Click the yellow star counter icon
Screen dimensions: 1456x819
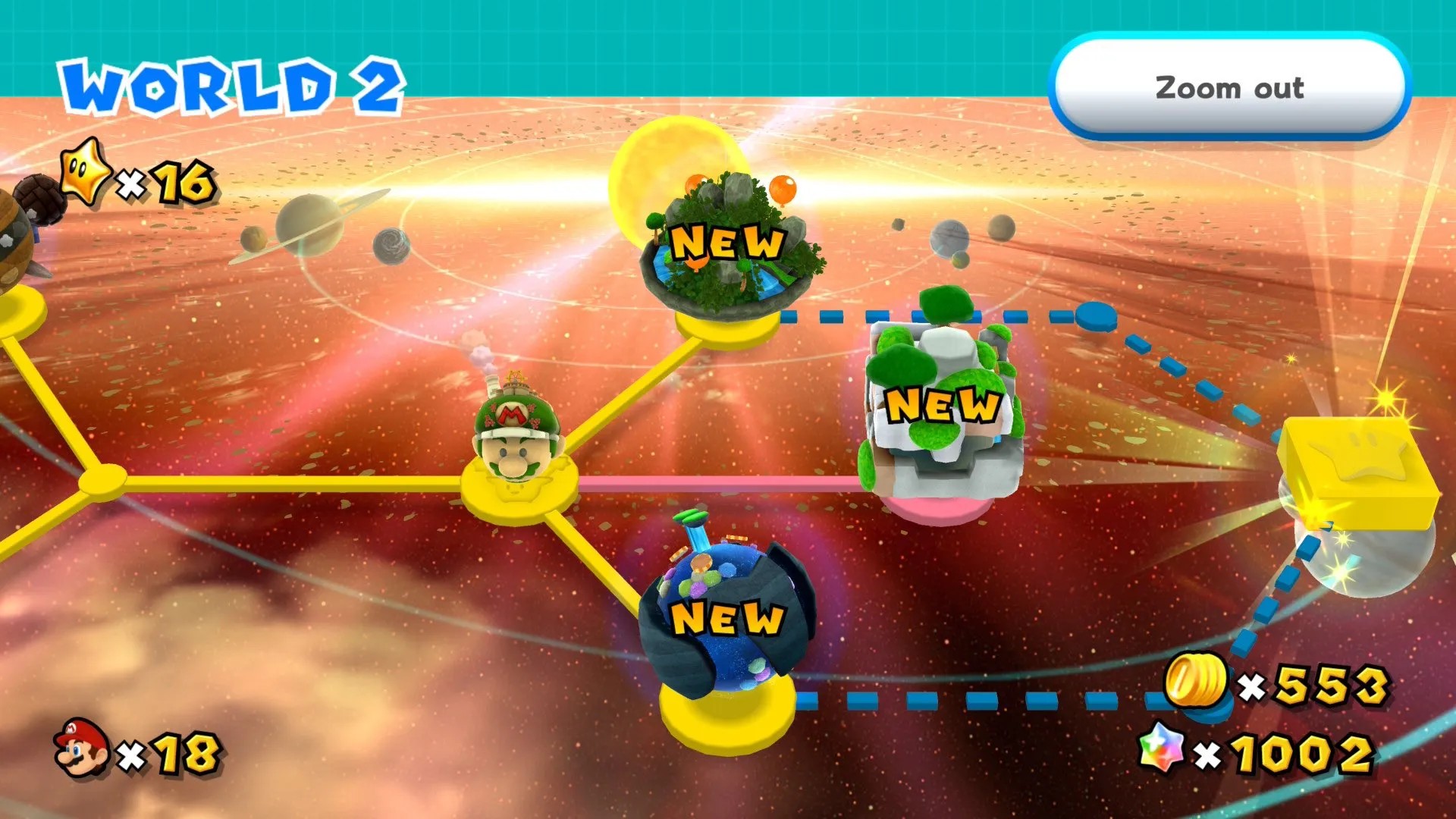coord(86,176)
